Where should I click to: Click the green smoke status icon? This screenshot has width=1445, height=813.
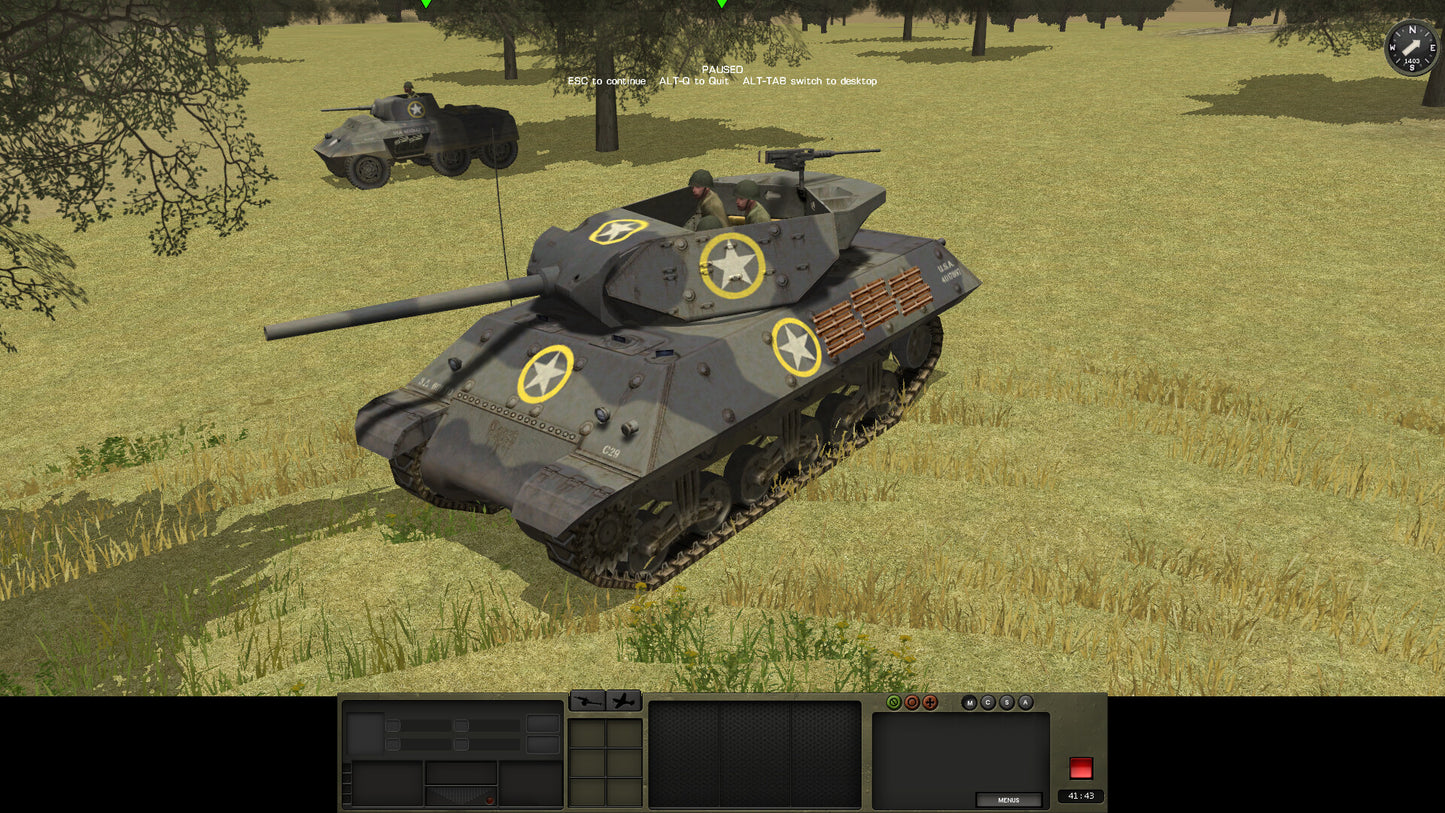(x=893, y=703)
